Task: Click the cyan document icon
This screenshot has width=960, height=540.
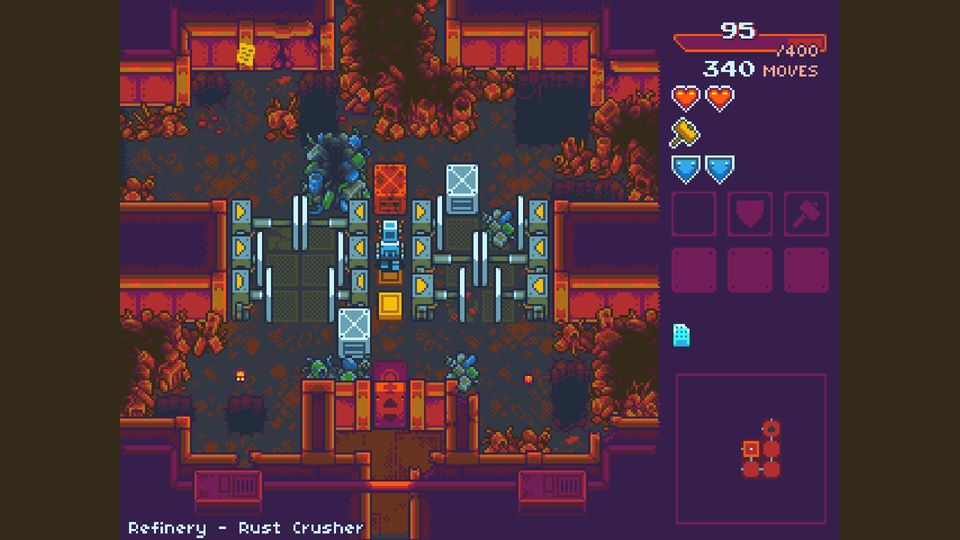Action: coord(681,334)
